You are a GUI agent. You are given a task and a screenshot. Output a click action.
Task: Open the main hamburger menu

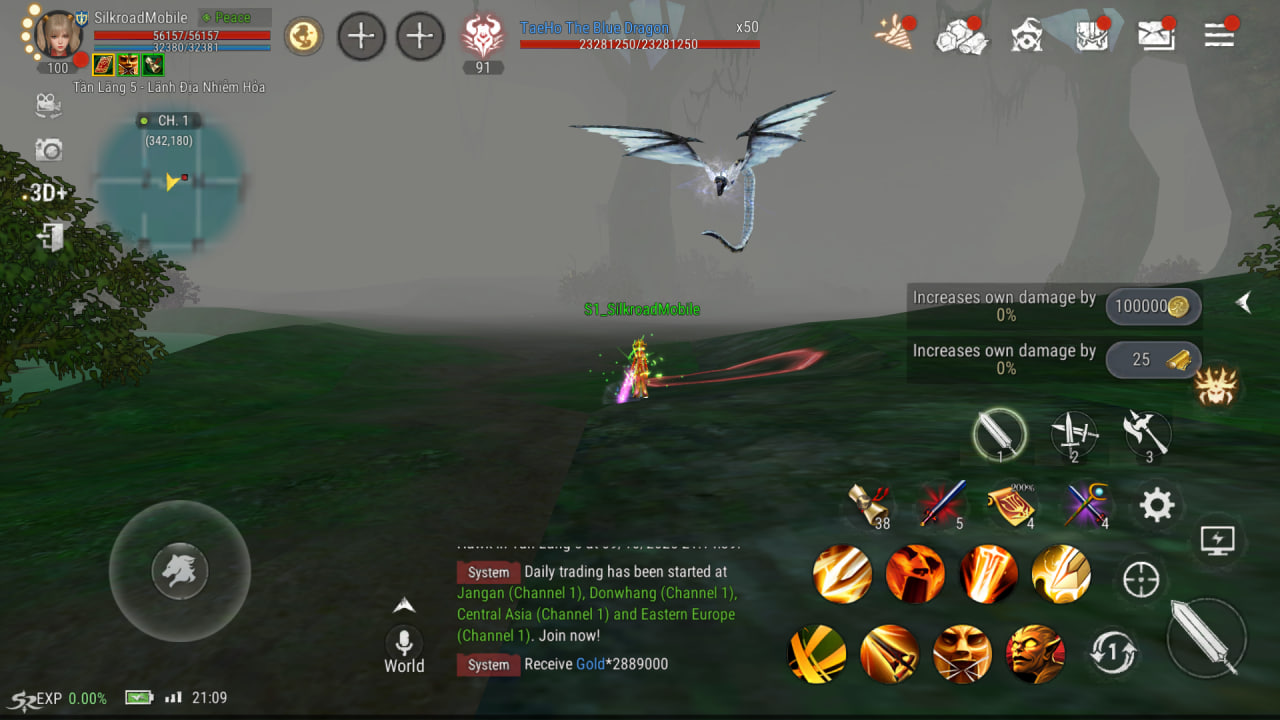point(1219,36)
